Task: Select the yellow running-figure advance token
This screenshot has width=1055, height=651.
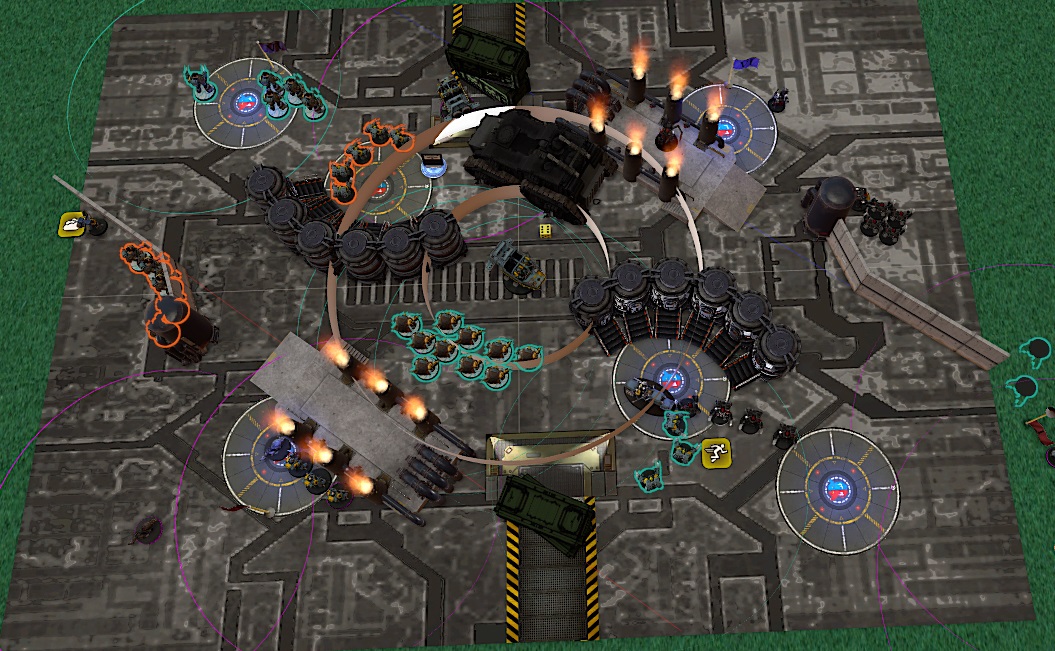Action: coord(714,453)
